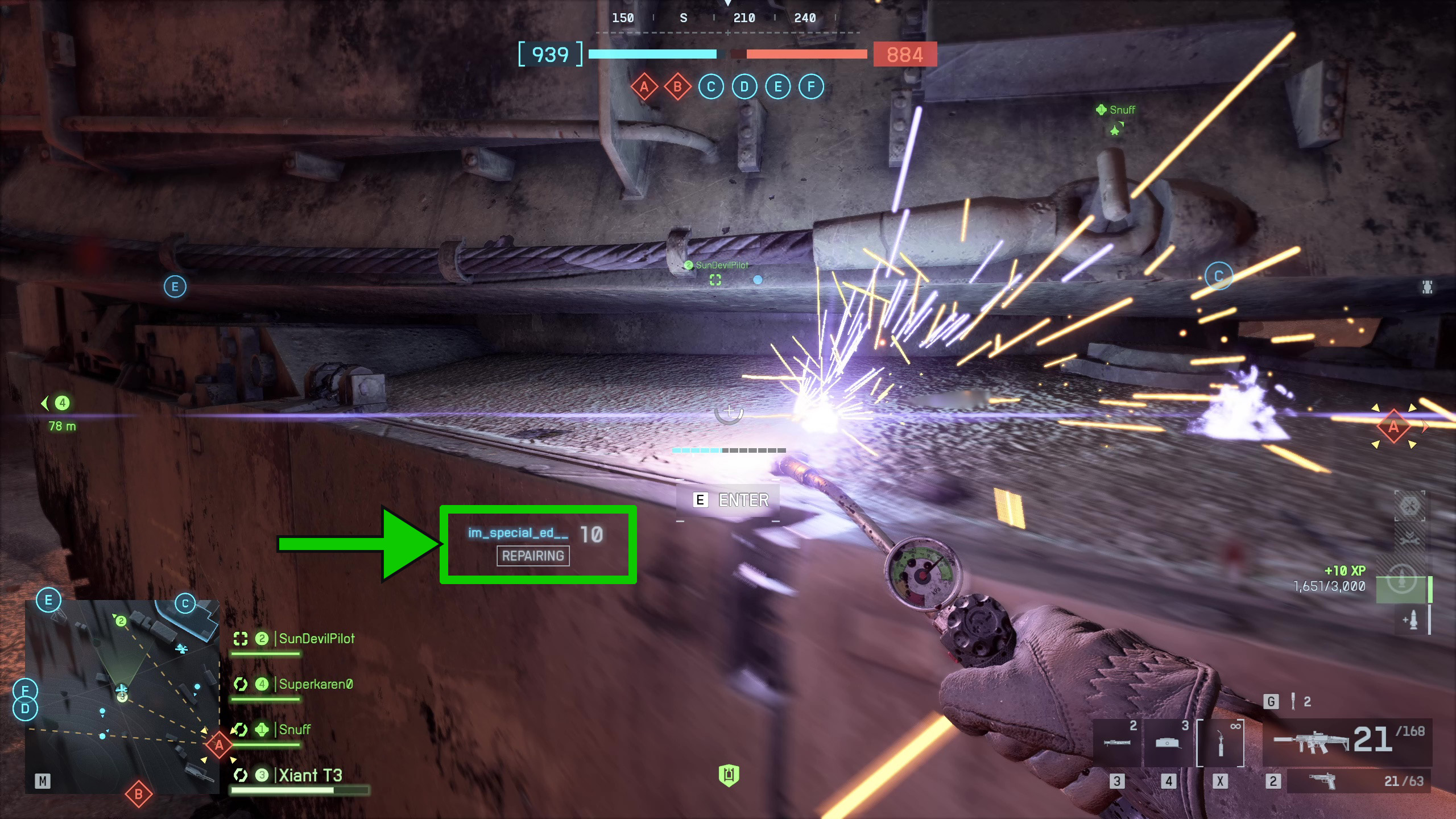Choose Xiant T3 in the squad list
Screen dimensions: 1456x819
pyautogui.click(x=310, y=775)
